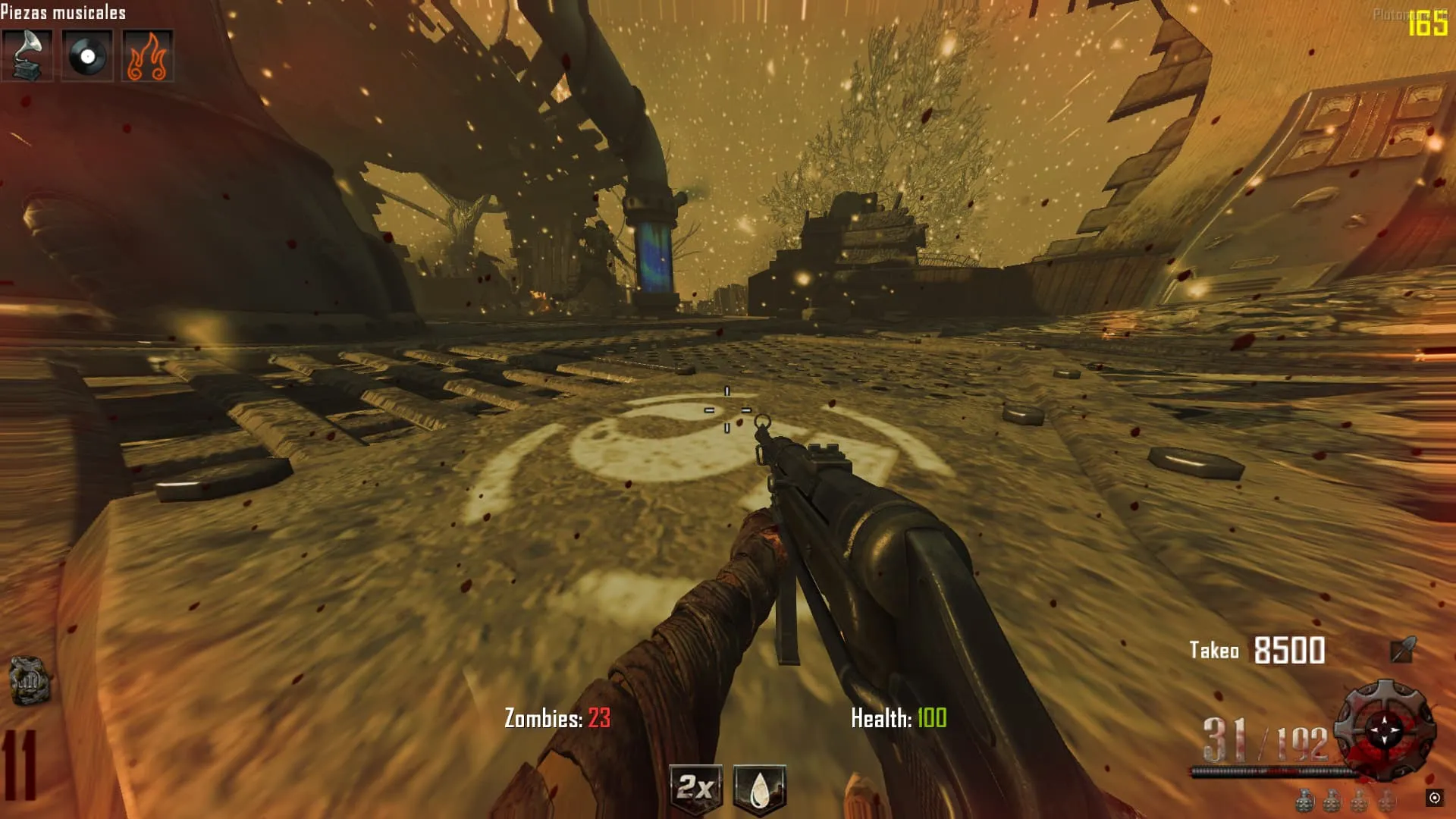Screen dimensions: 1456x819
Task: Click the shovel icon beside the score
Action: click(x=1402, y=650)
